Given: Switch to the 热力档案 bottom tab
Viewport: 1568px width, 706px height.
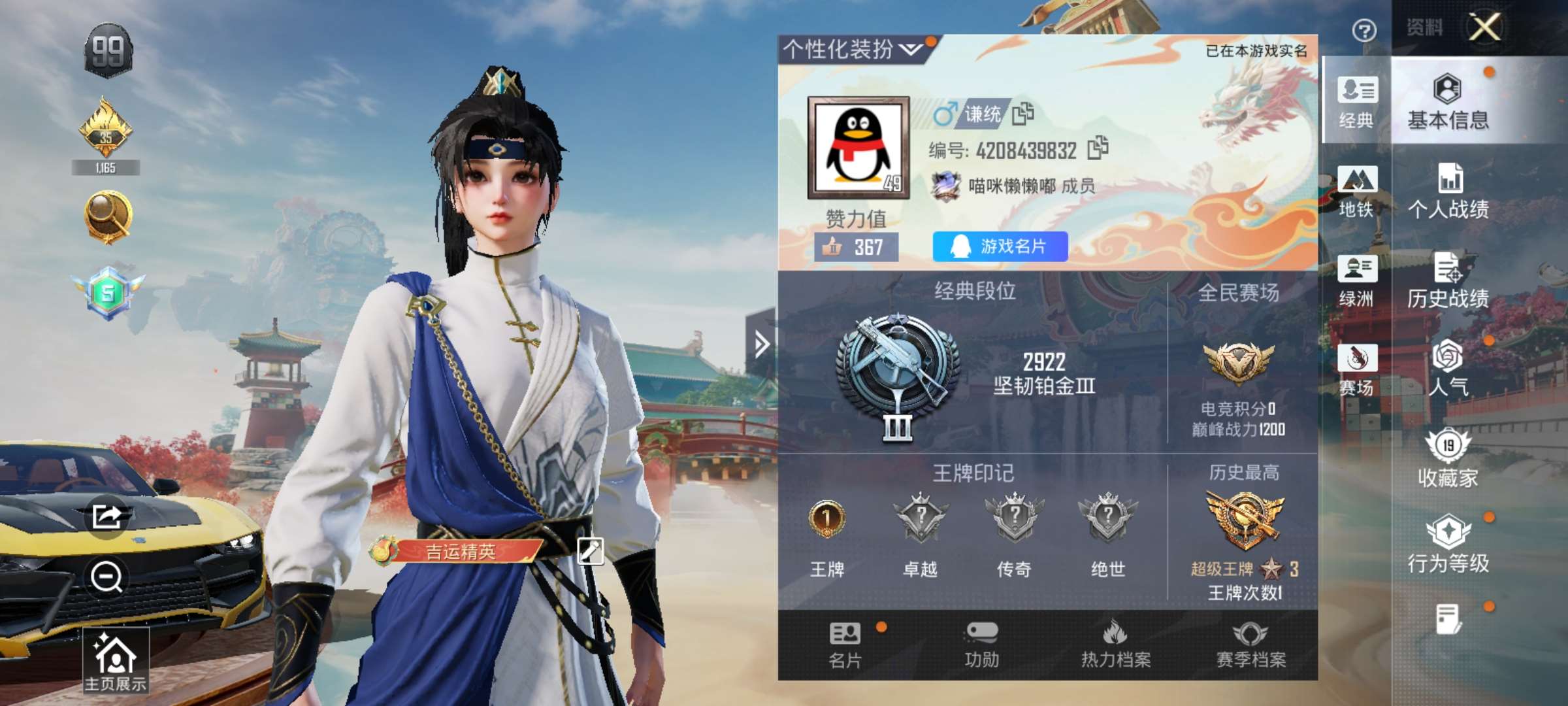Looking at the screenshot, I should point(1116,645).
